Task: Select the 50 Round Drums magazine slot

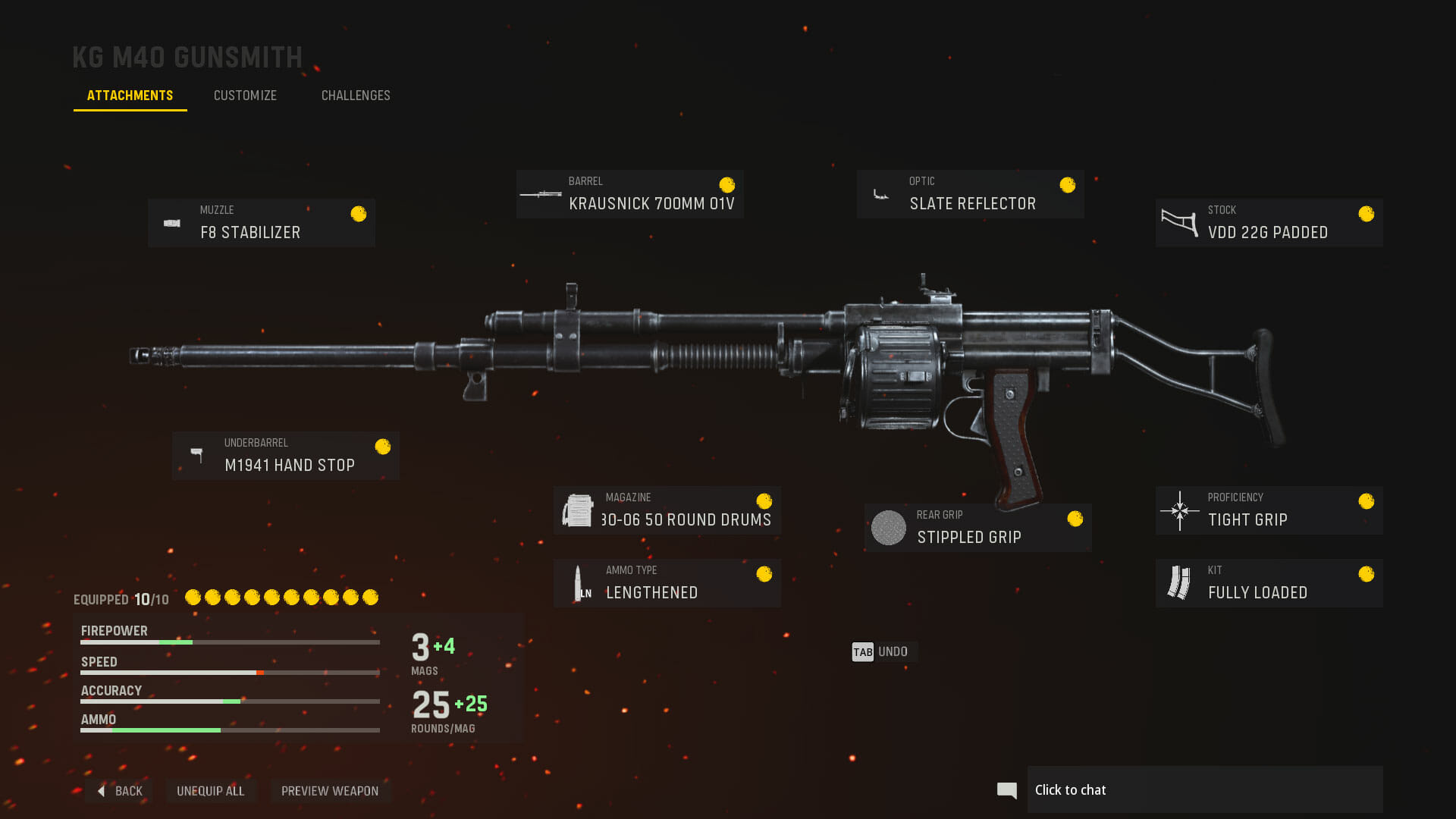Action: pyautogui.click(x=667, y=510)
